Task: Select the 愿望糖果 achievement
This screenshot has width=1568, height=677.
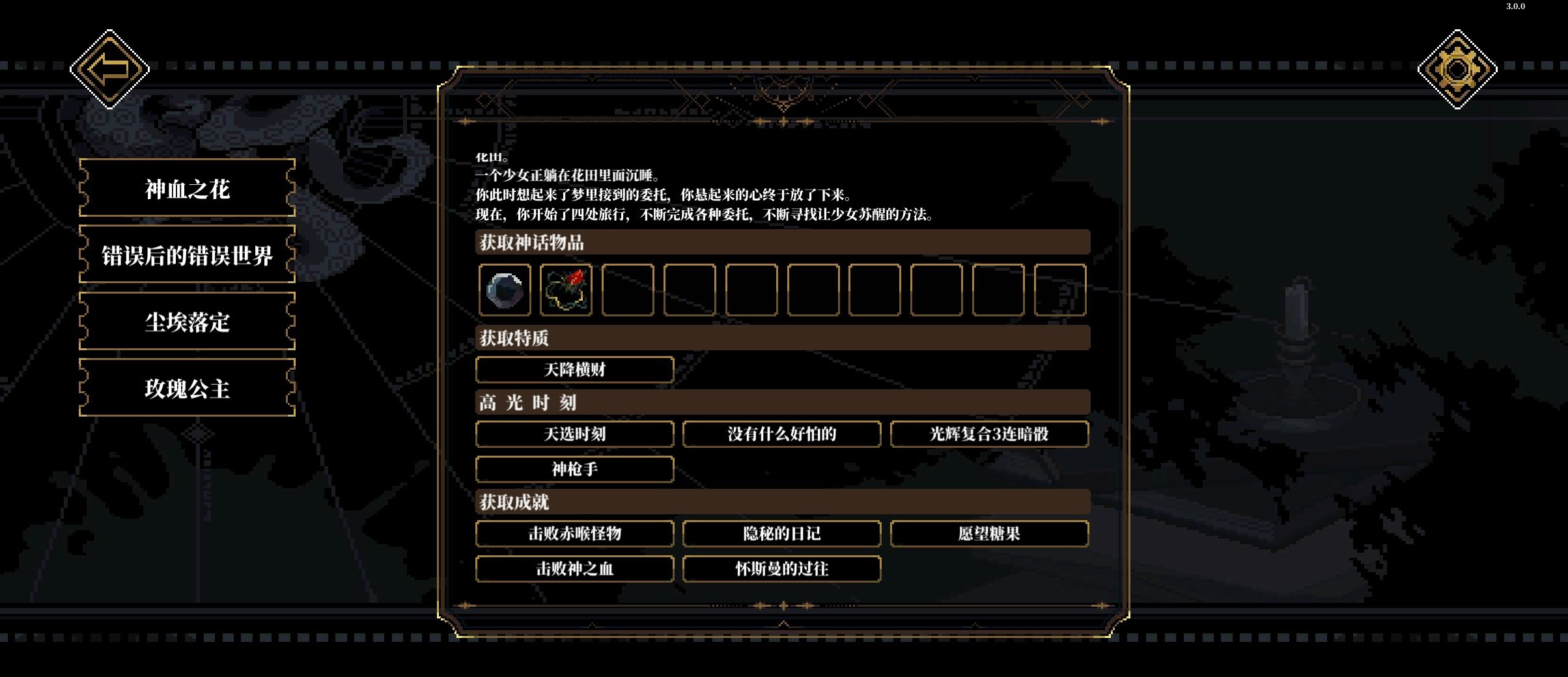Action: 988,534
